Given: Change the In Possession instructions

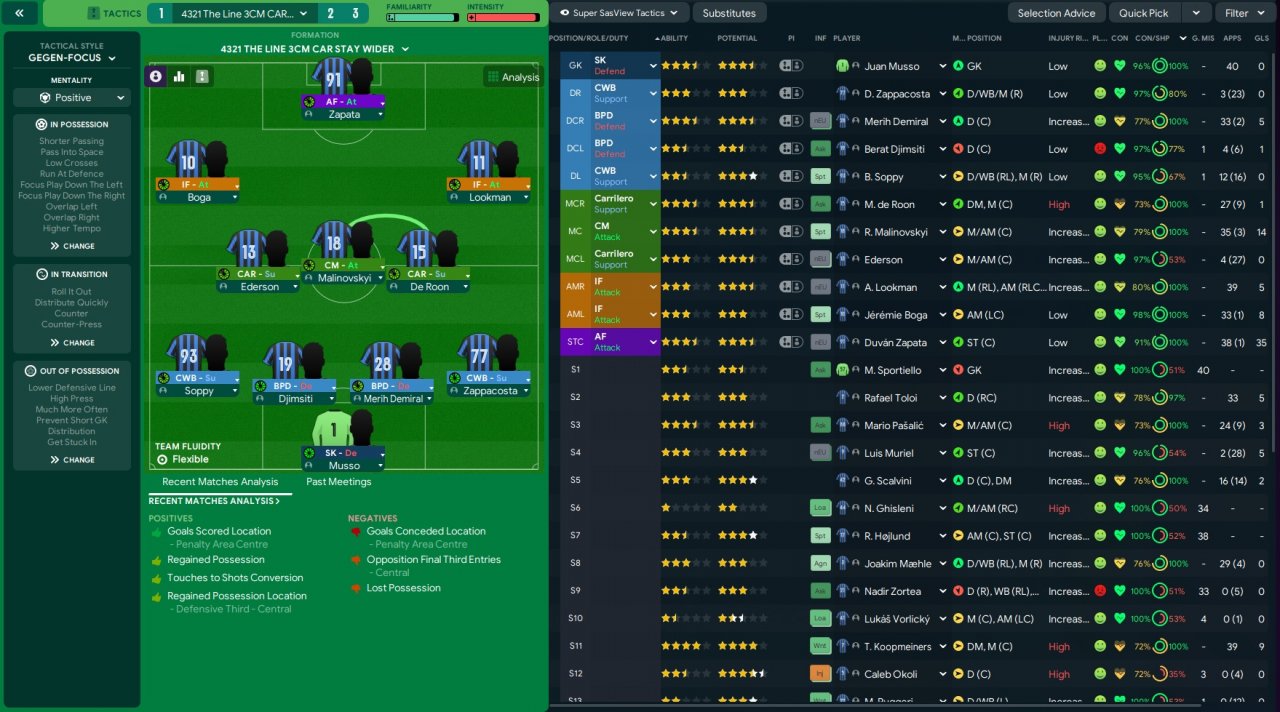Looking at the screenshot, I should click(71, 246).
